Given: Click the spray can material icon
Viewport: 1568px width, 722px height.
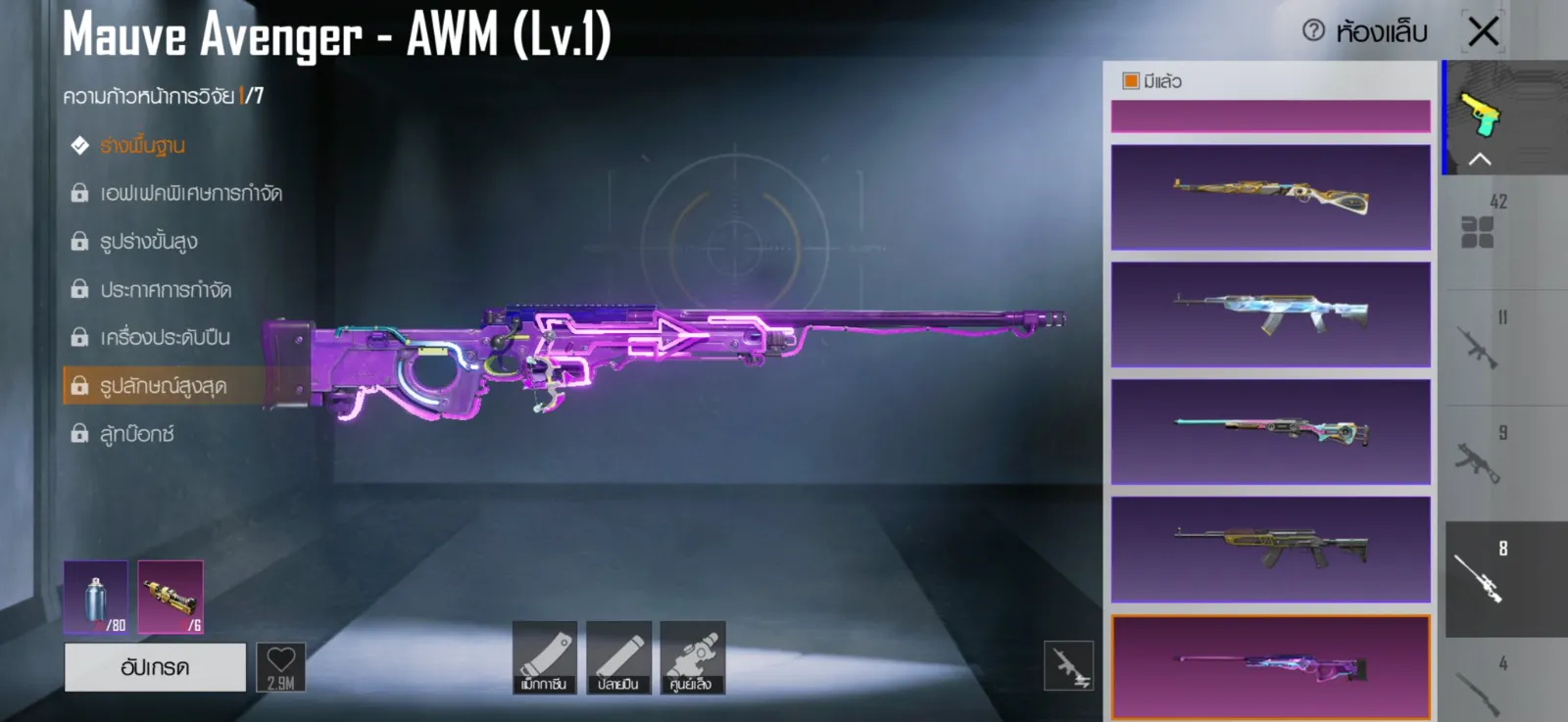Looking at the screenshot, I should coord(95,597).
